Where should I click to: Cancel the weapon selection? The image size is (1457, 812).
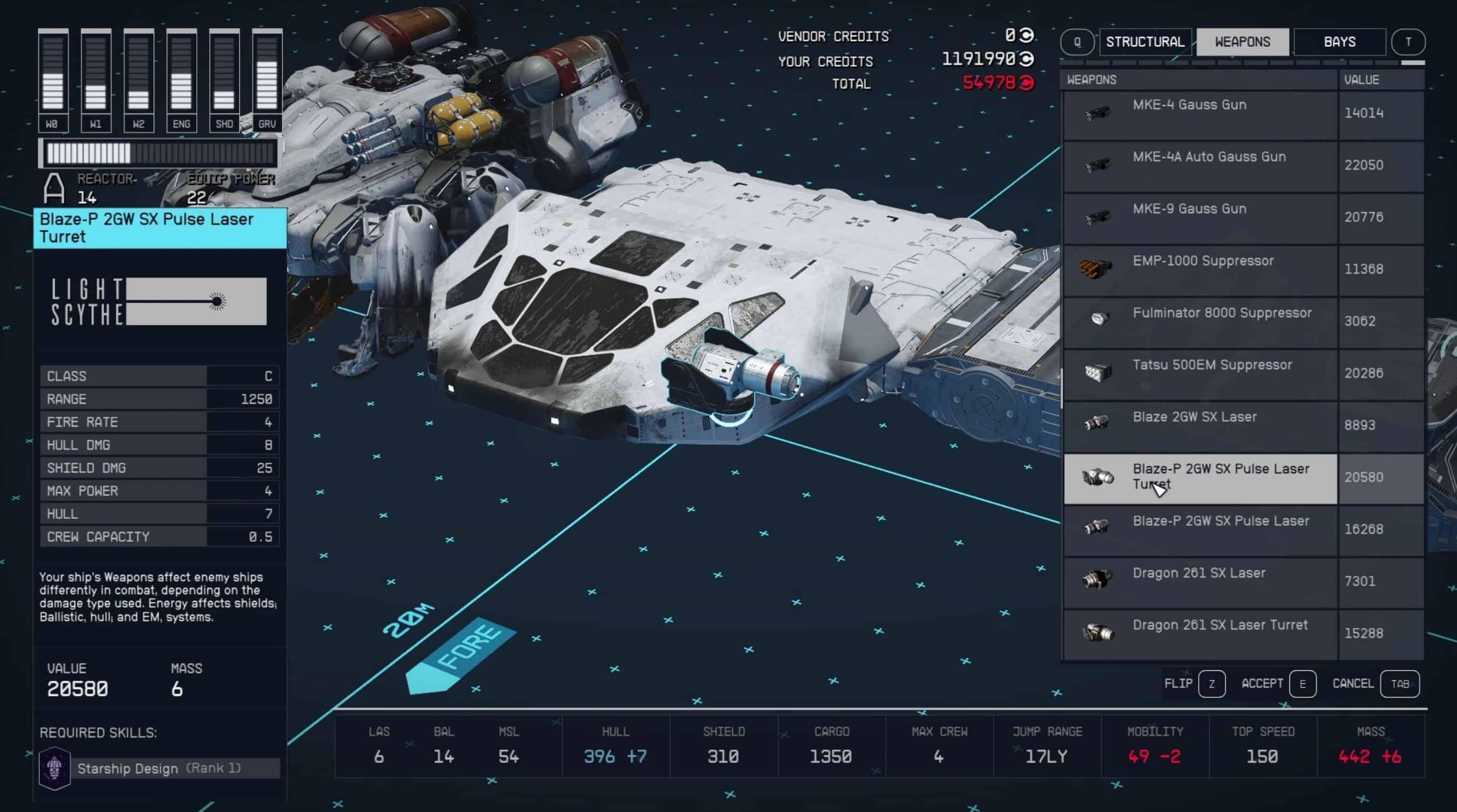tap(1399, 684)
